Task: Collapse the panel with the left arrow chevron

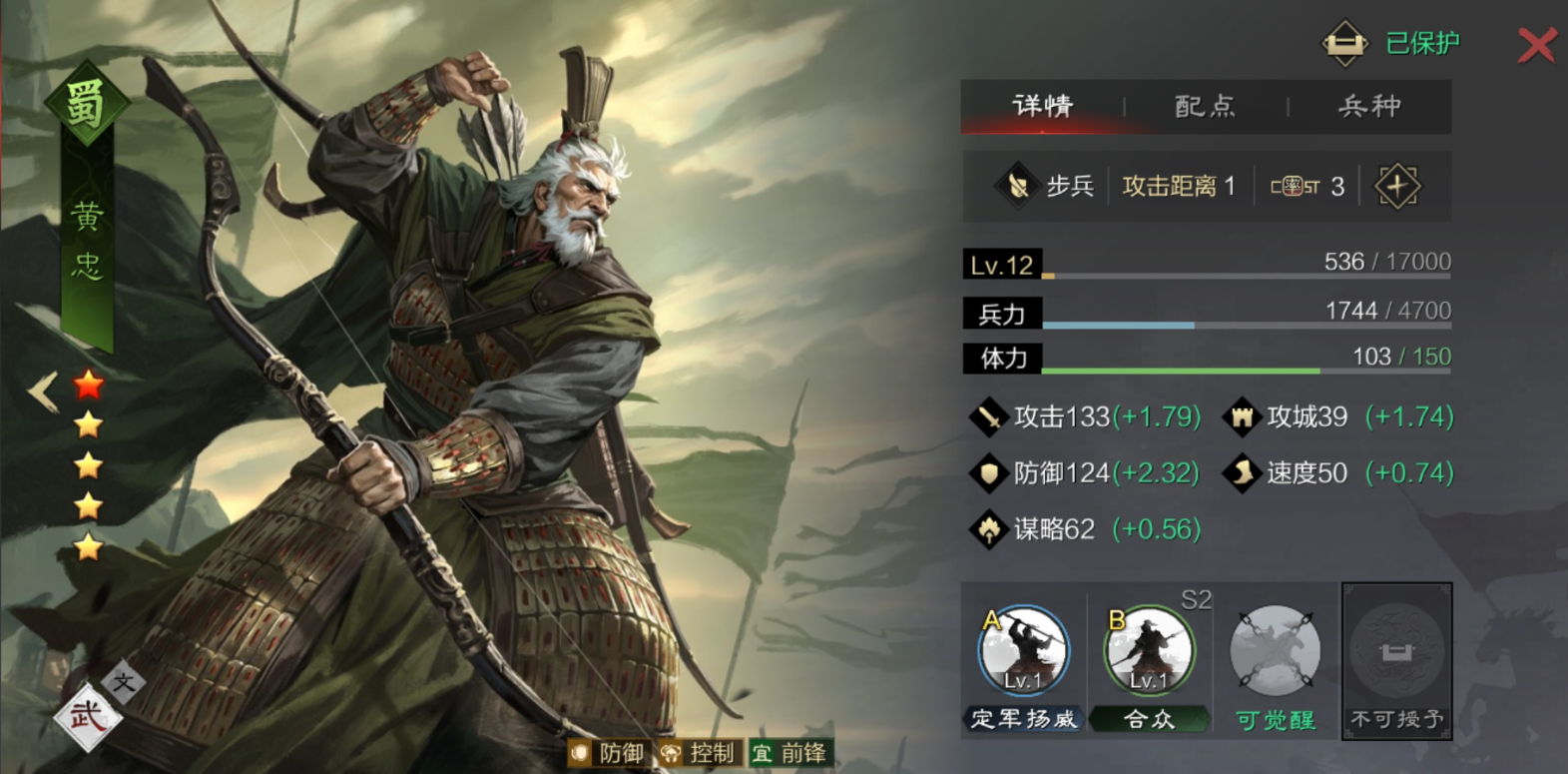Action: click(x=40, y=392)
